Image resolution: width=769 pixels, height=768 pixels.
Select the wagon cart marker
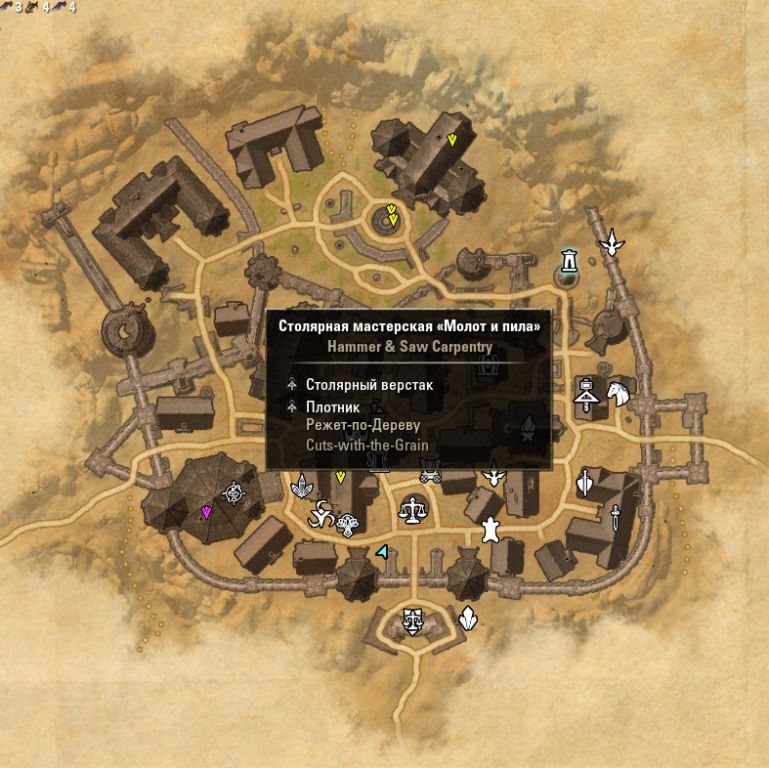pyautogui.click(x=431, y=475)
